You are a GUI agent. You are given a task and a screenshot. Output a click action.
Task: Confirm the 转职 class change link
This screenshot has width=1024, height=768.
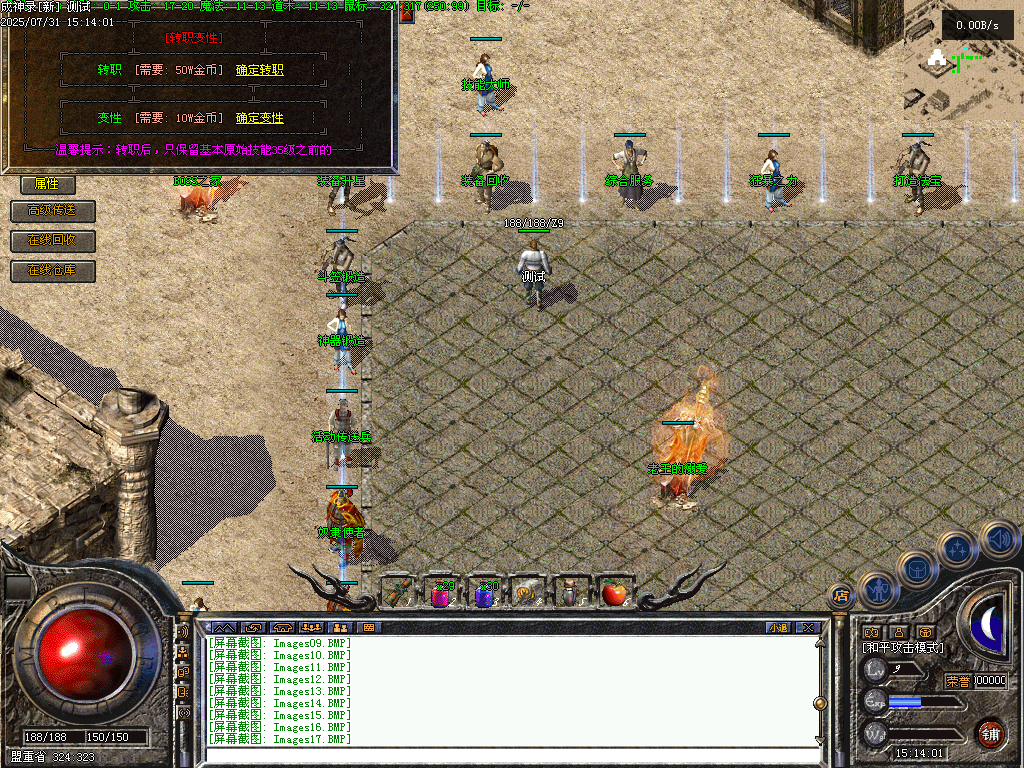click(x=260, y=70)
